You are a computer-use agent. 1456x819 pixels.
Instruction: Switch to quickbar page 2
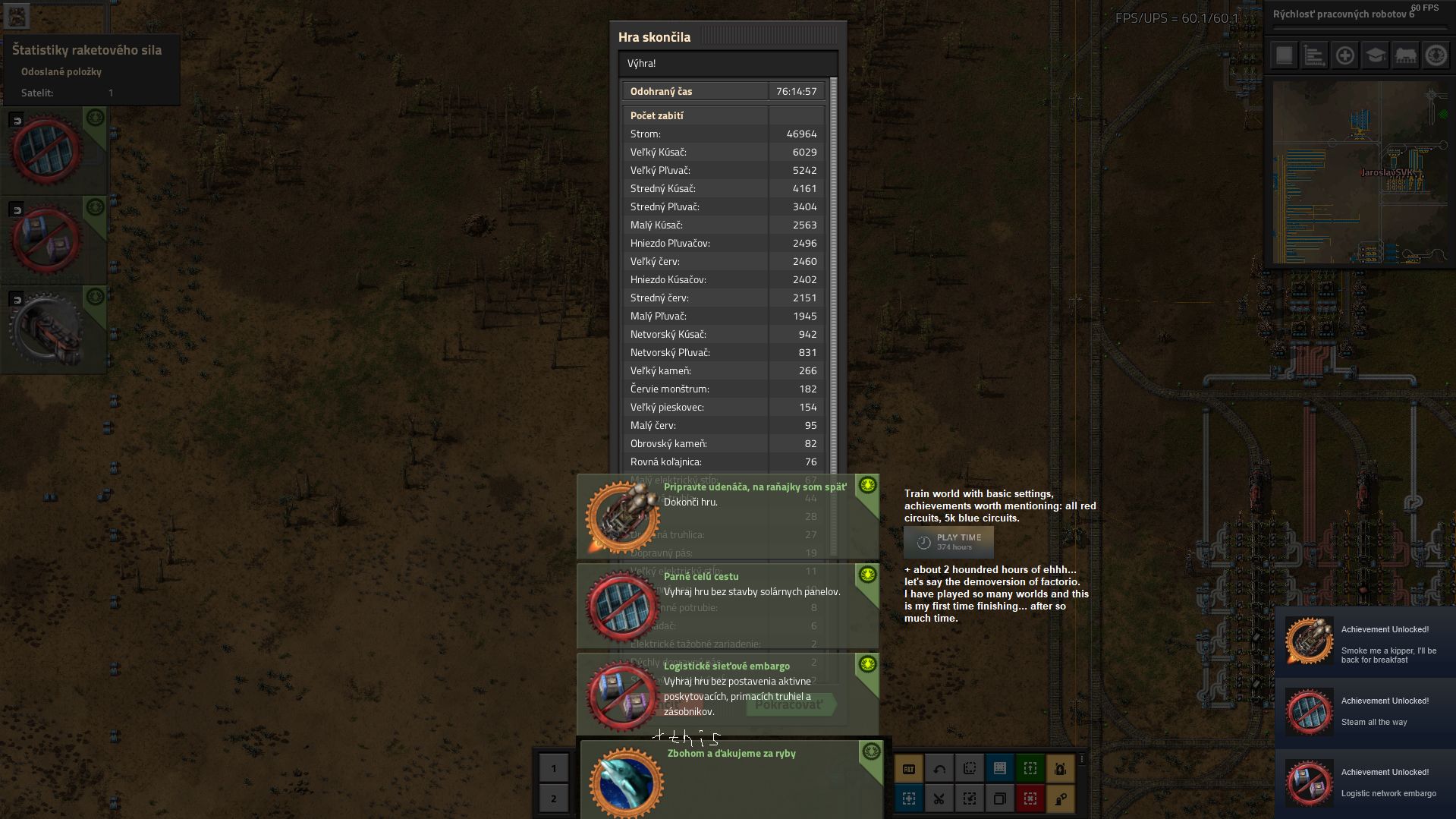point(554,799)
